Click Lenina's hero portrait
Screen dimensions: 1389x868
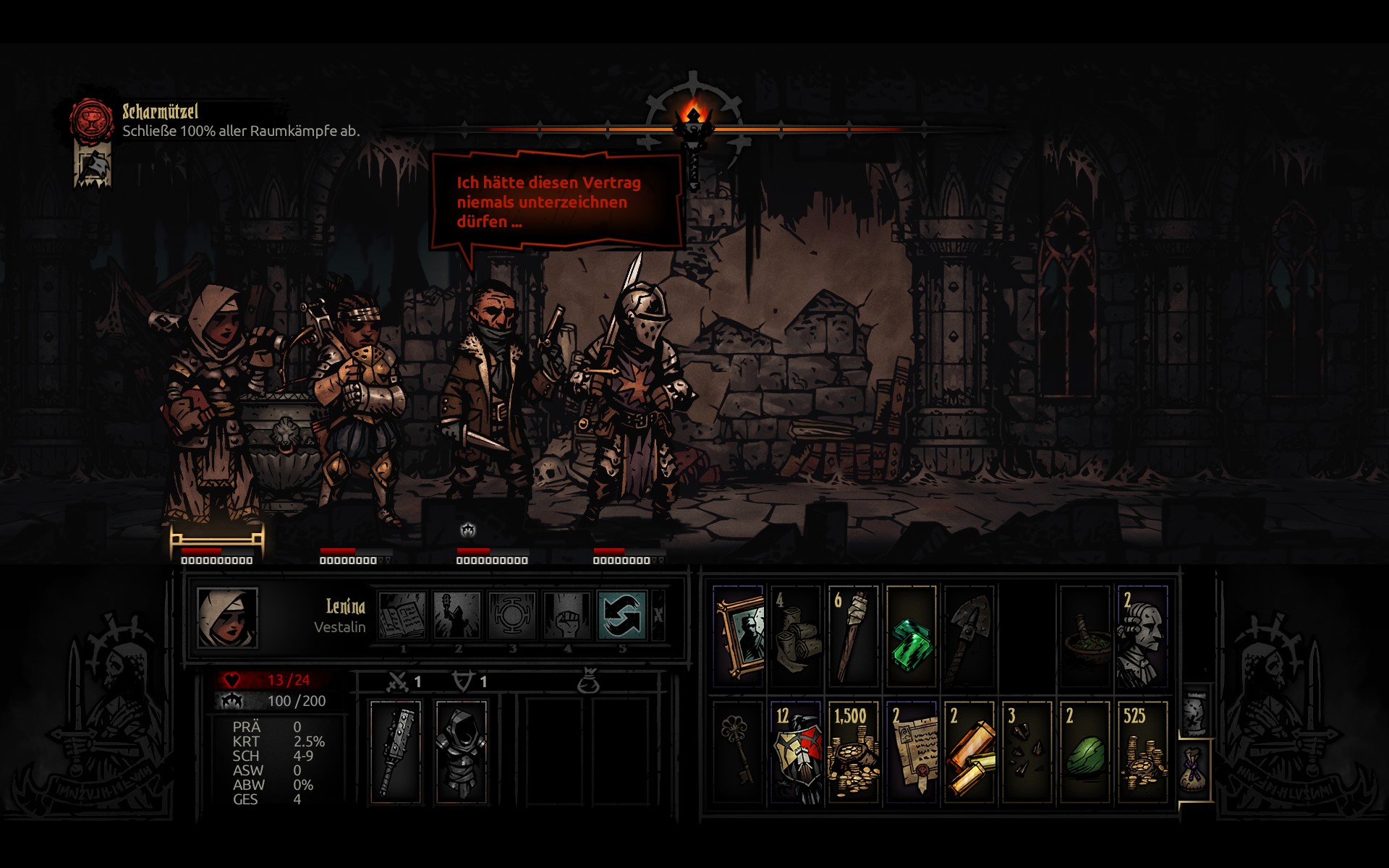click(228, 617)
